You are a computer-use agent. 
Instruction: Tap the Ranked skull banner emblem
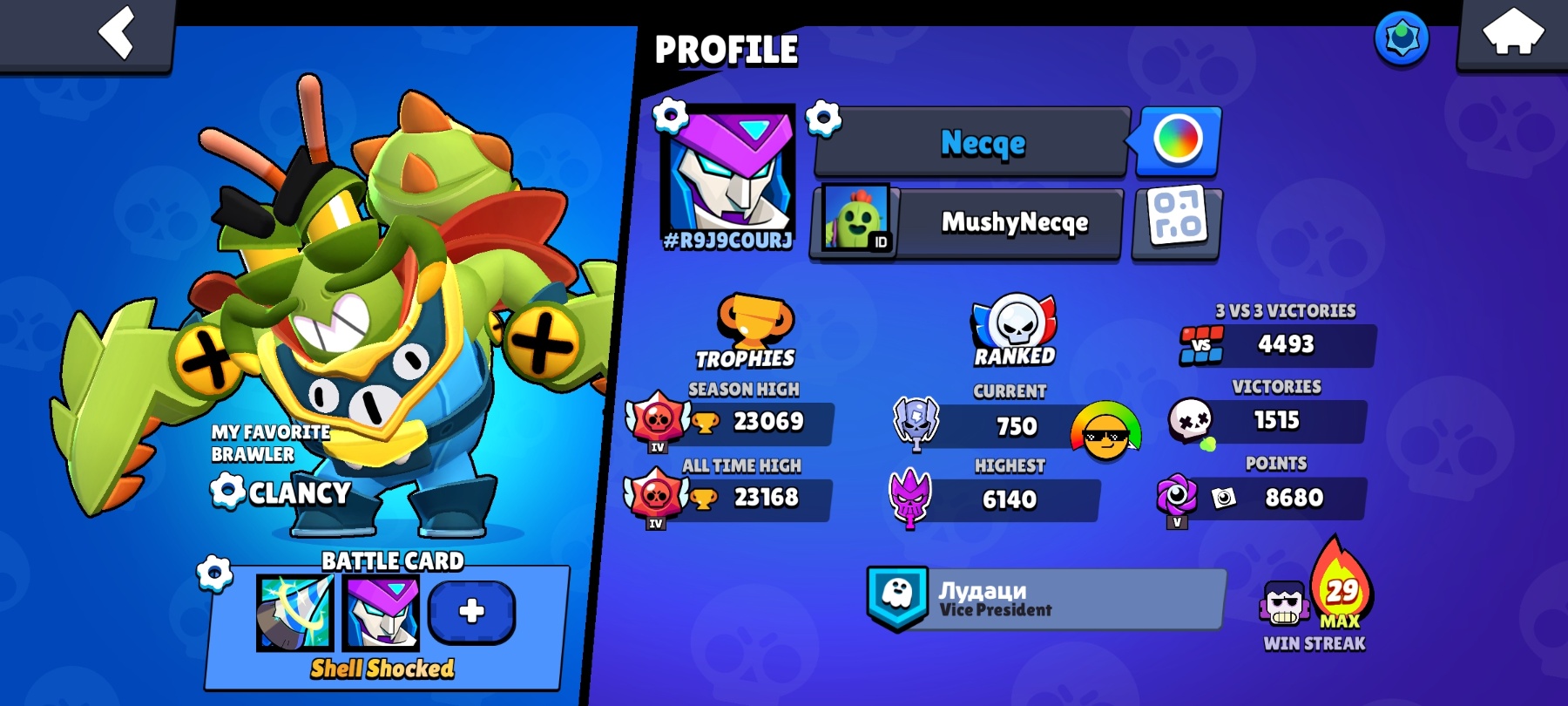pos(1016,324)
